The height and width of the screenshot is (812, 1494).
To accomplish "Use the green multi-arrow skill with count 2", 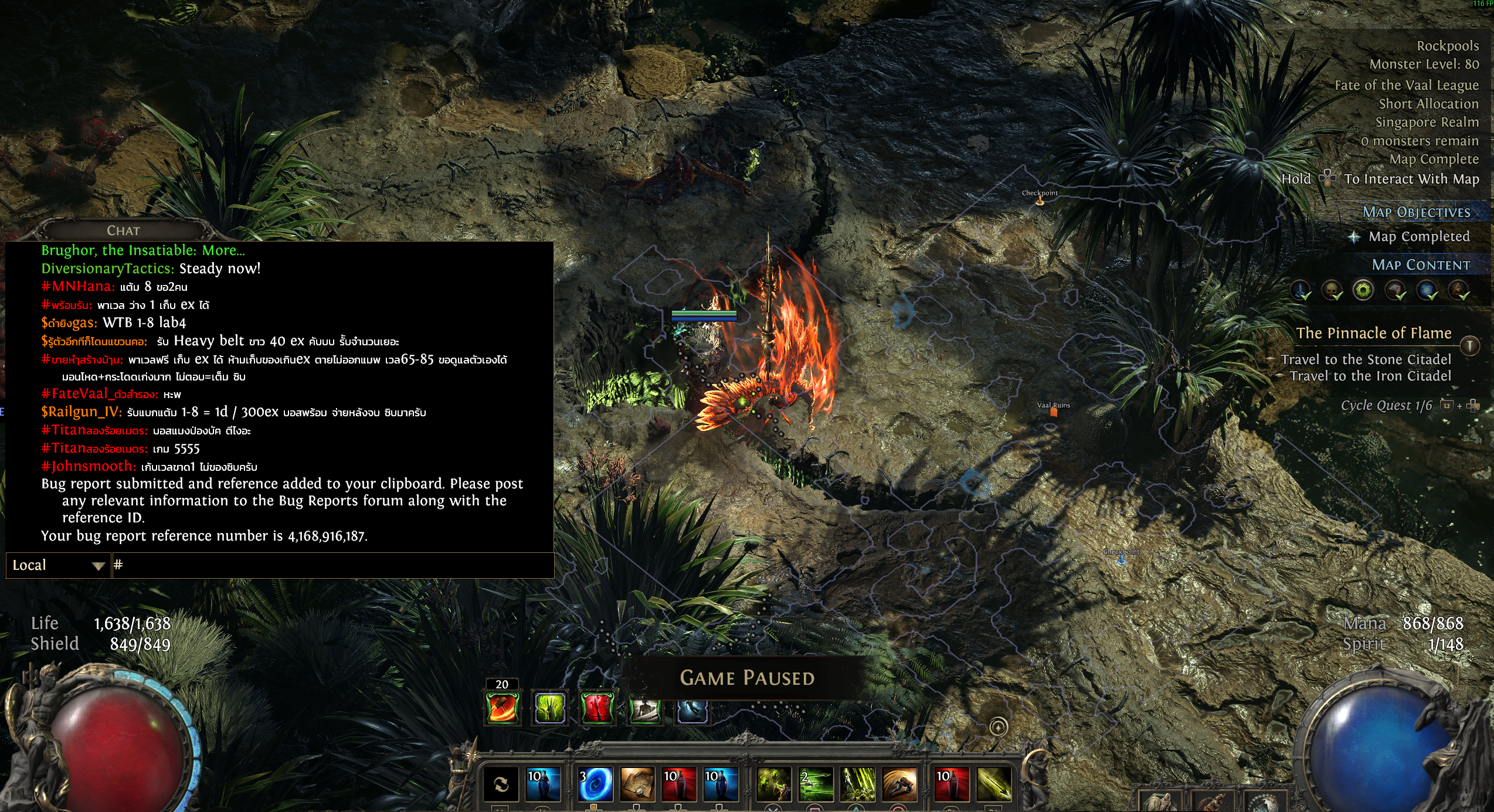I will pos(816,784).
